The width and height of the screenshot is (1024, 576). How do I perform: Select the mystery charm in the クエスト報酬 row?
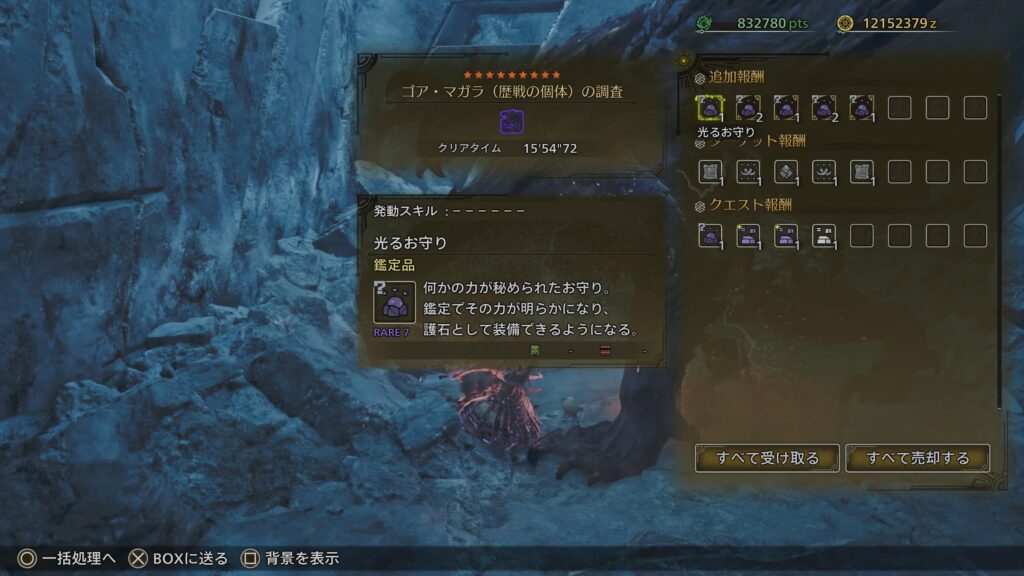pyautogui.click(x=710, y=235)
